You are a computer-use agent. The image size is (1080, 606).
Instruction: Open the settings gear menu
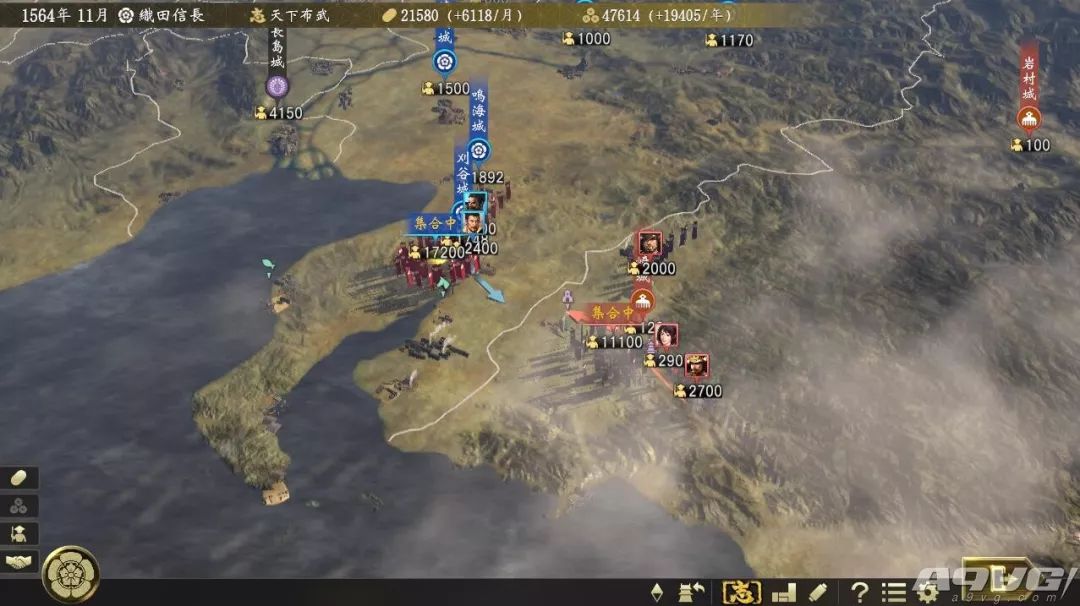click(x=927, y=592)
